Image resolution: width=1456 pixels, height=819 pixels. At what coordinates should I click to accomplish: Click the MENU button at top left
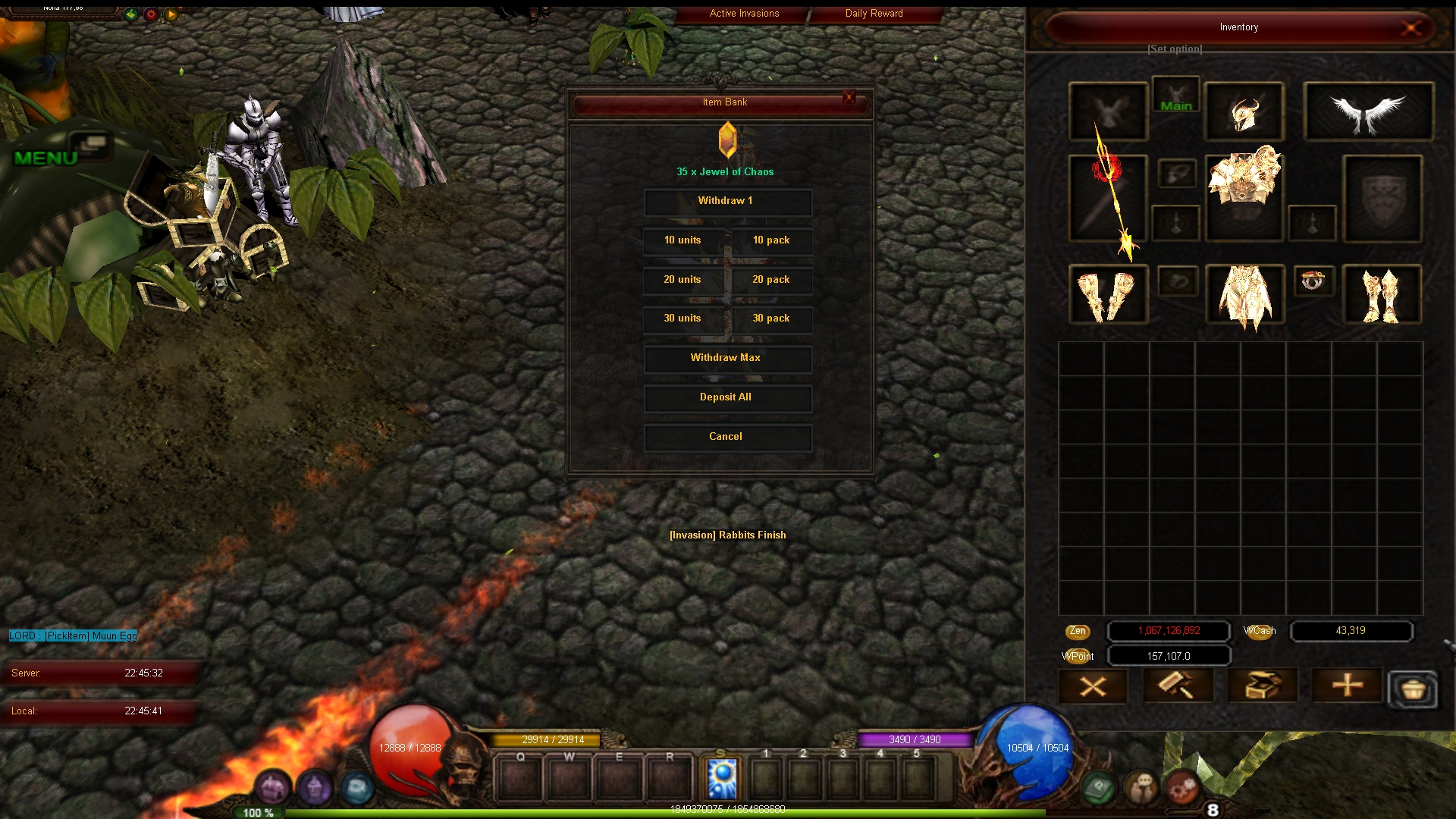[43, 157]
